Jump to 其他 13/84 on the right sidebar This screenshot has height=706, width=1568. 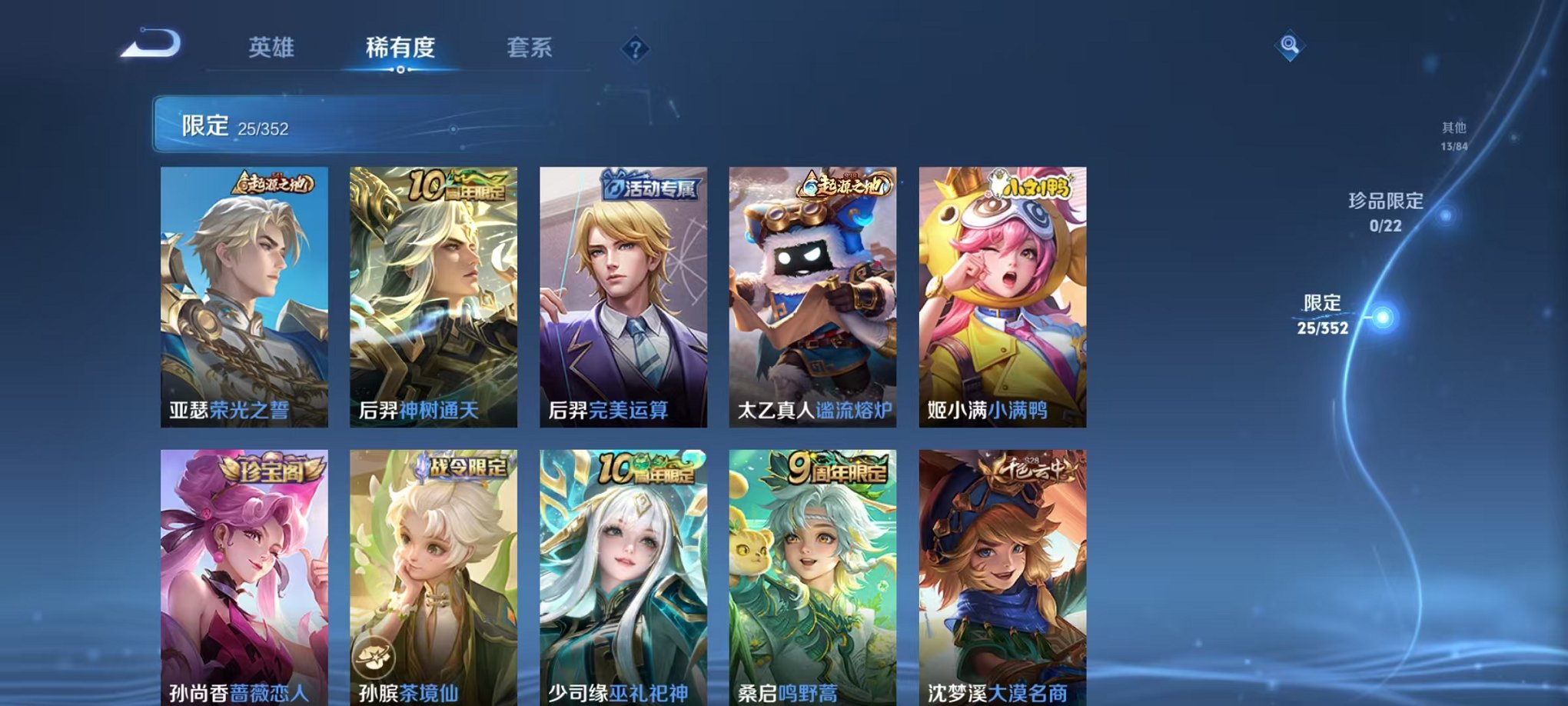(x=1455, y=133)
